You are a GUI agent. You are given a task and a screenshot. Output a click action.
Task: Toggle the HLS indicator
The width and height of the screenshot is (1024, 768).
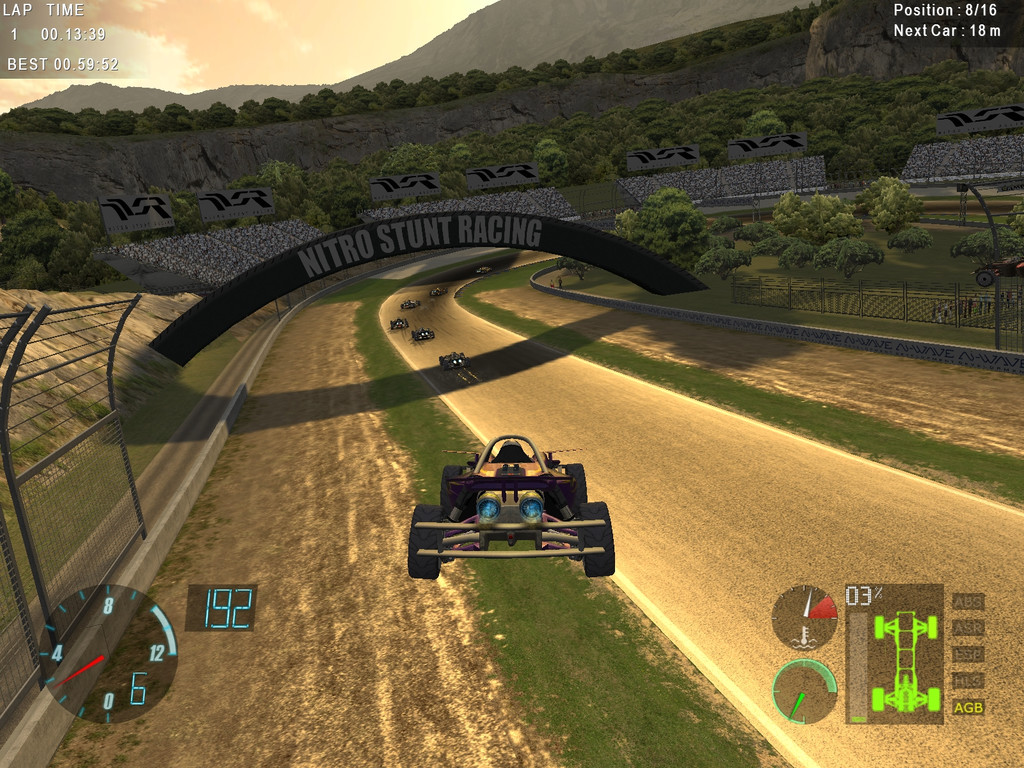coord(967,681)
